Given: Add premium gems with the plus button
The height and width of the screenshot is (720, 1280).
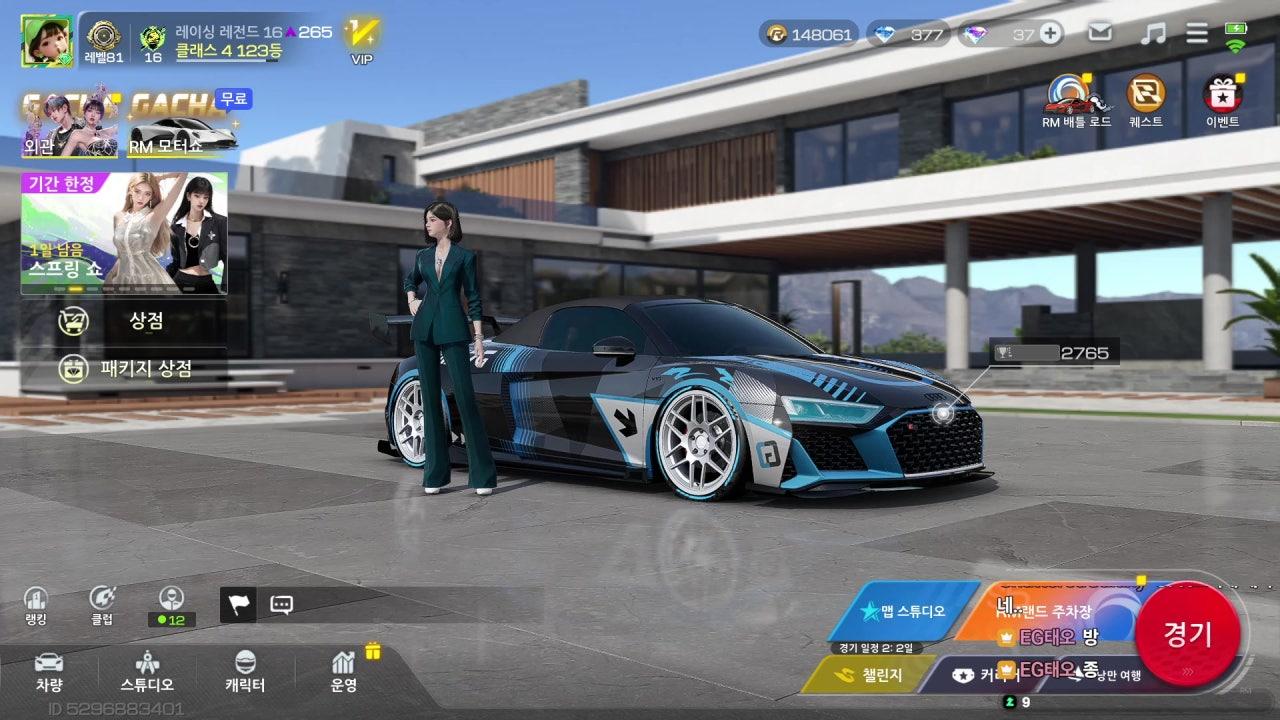Looking at the screenshot, I should click(x=1050, y=33).
